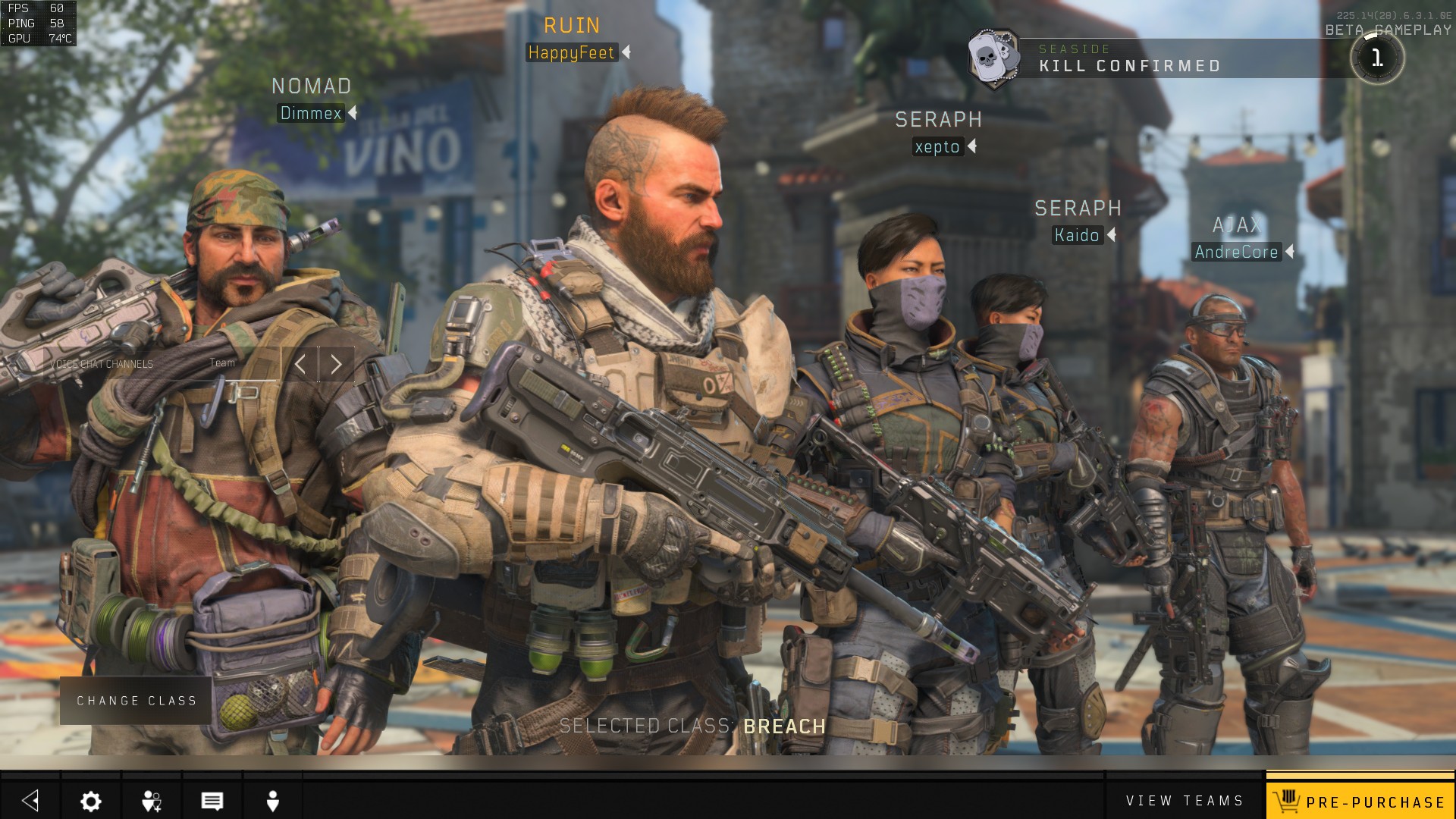
Task: Open settings via the gear icon
Action: 91,801
